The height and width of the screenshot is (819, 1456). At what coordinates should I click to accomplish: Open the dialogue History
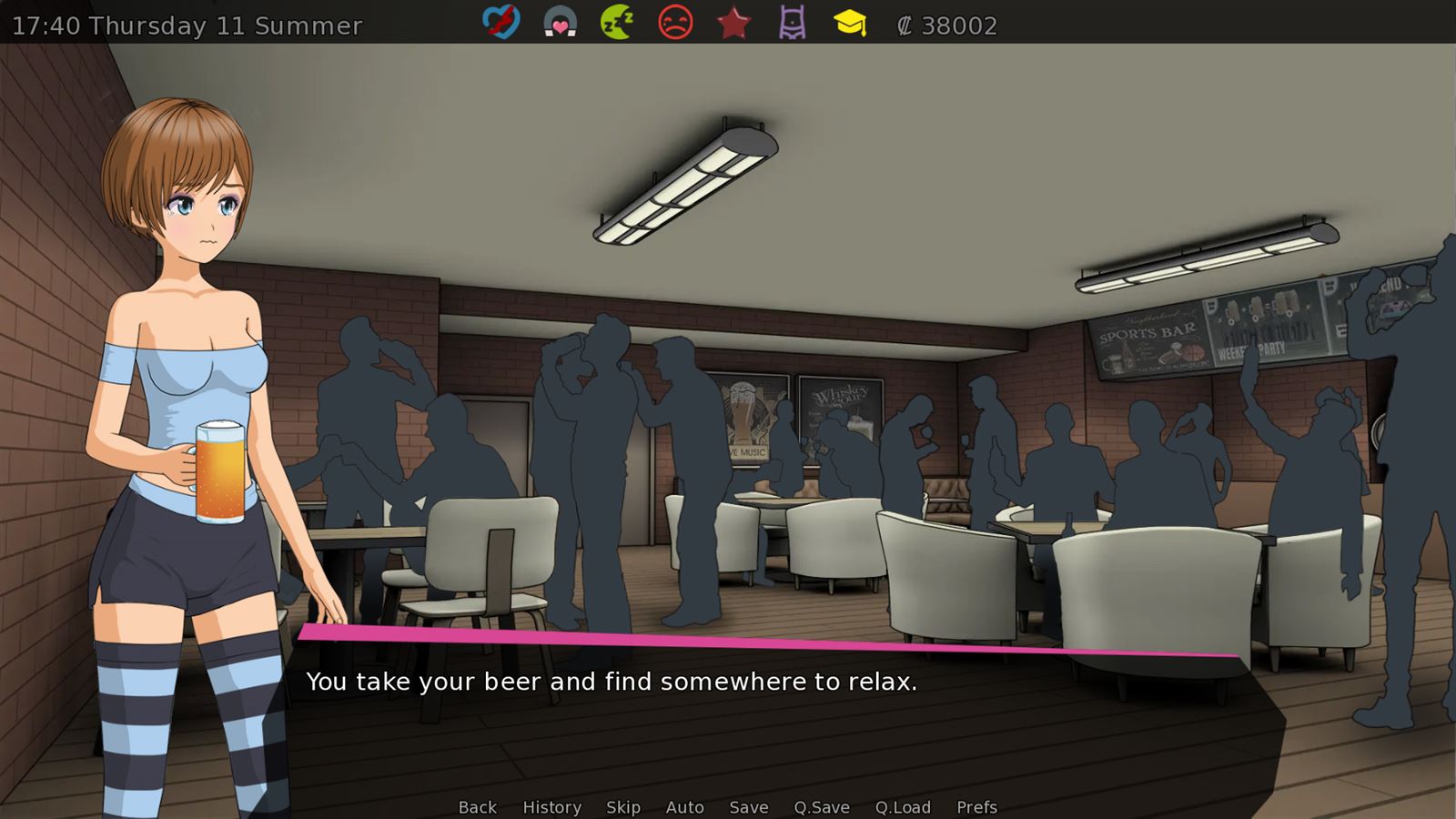click(551, 807)
